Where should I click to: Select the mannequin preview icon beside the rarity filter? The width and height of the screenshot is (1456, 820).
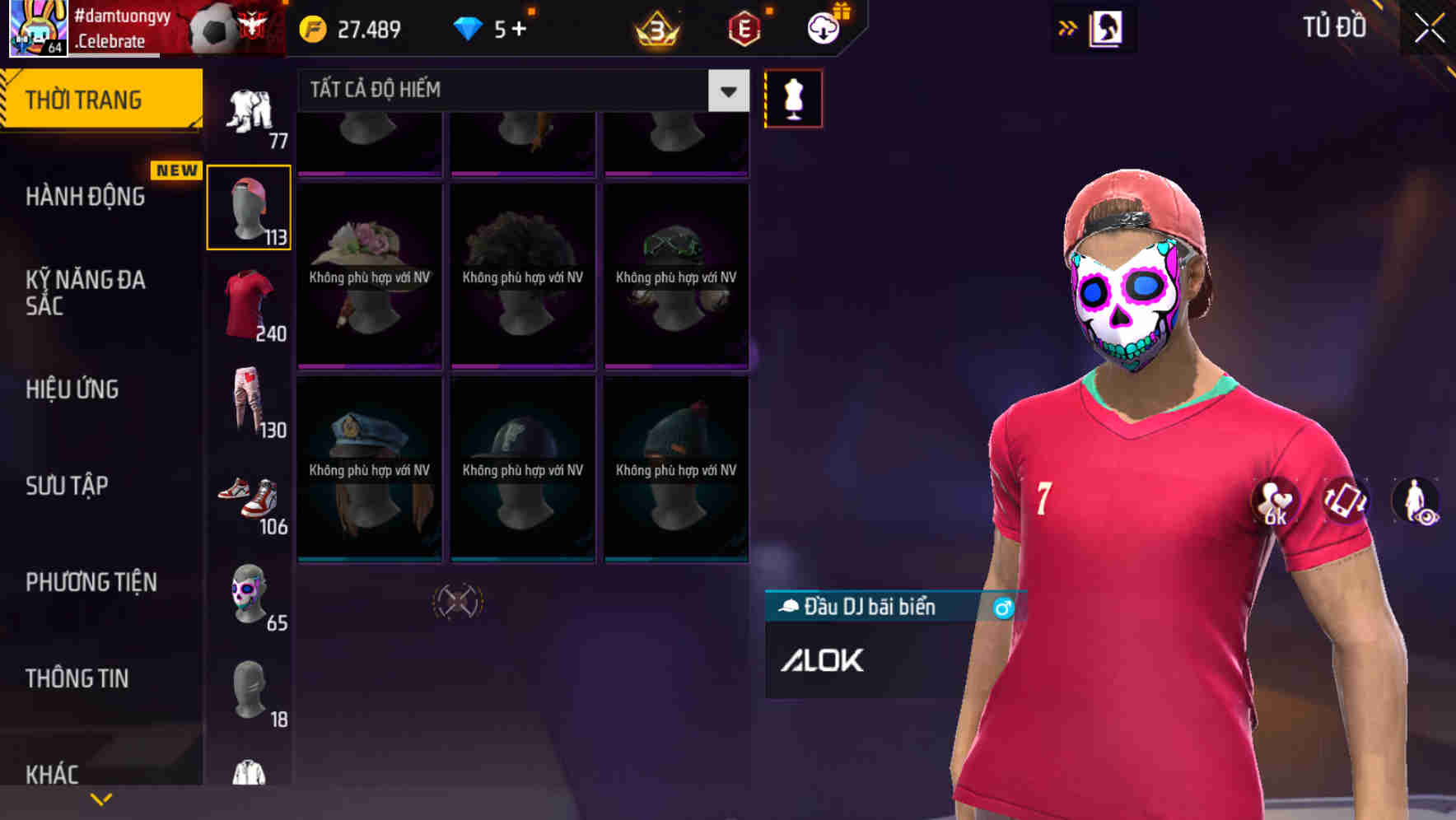(793, 97)
